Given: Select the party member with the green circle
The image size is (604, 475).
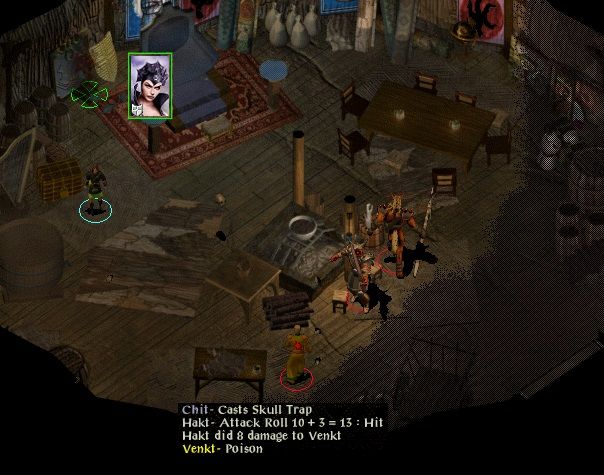Looking at the screenshot, I should (95, 191).
